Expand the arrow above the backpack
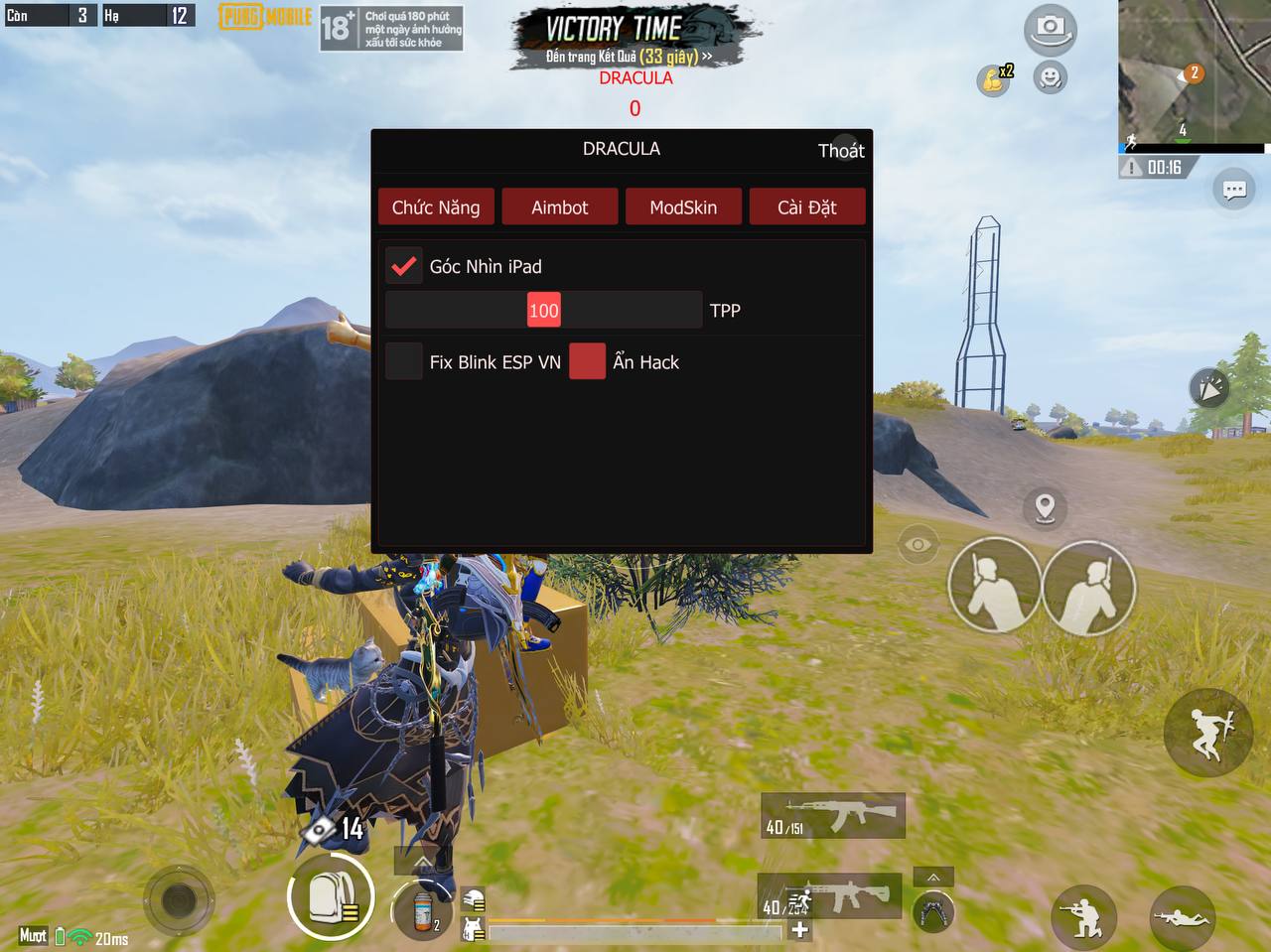 421,861
